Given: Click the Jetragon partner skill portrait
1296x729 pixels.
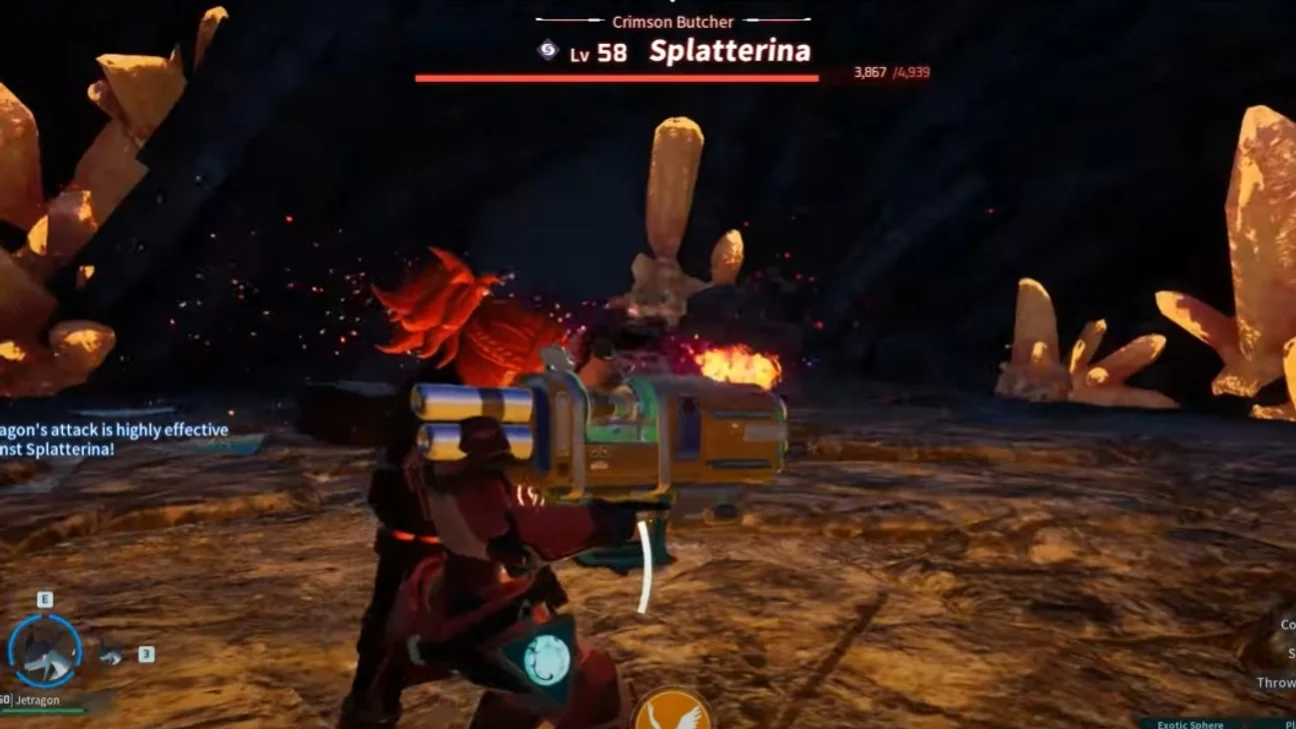Looking at the screenshot, I should pyautogui.click(x=46, y=650).
